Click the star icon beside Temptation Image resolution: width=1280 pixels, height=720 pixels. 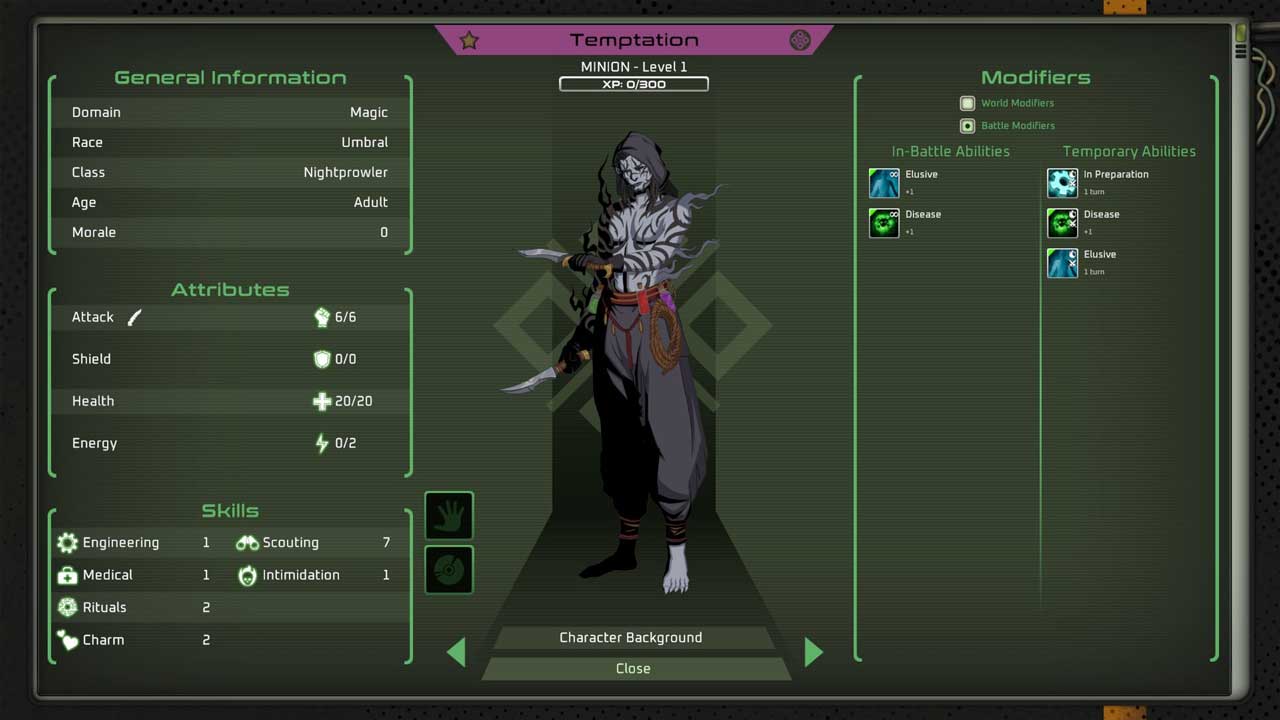point(469,40)
